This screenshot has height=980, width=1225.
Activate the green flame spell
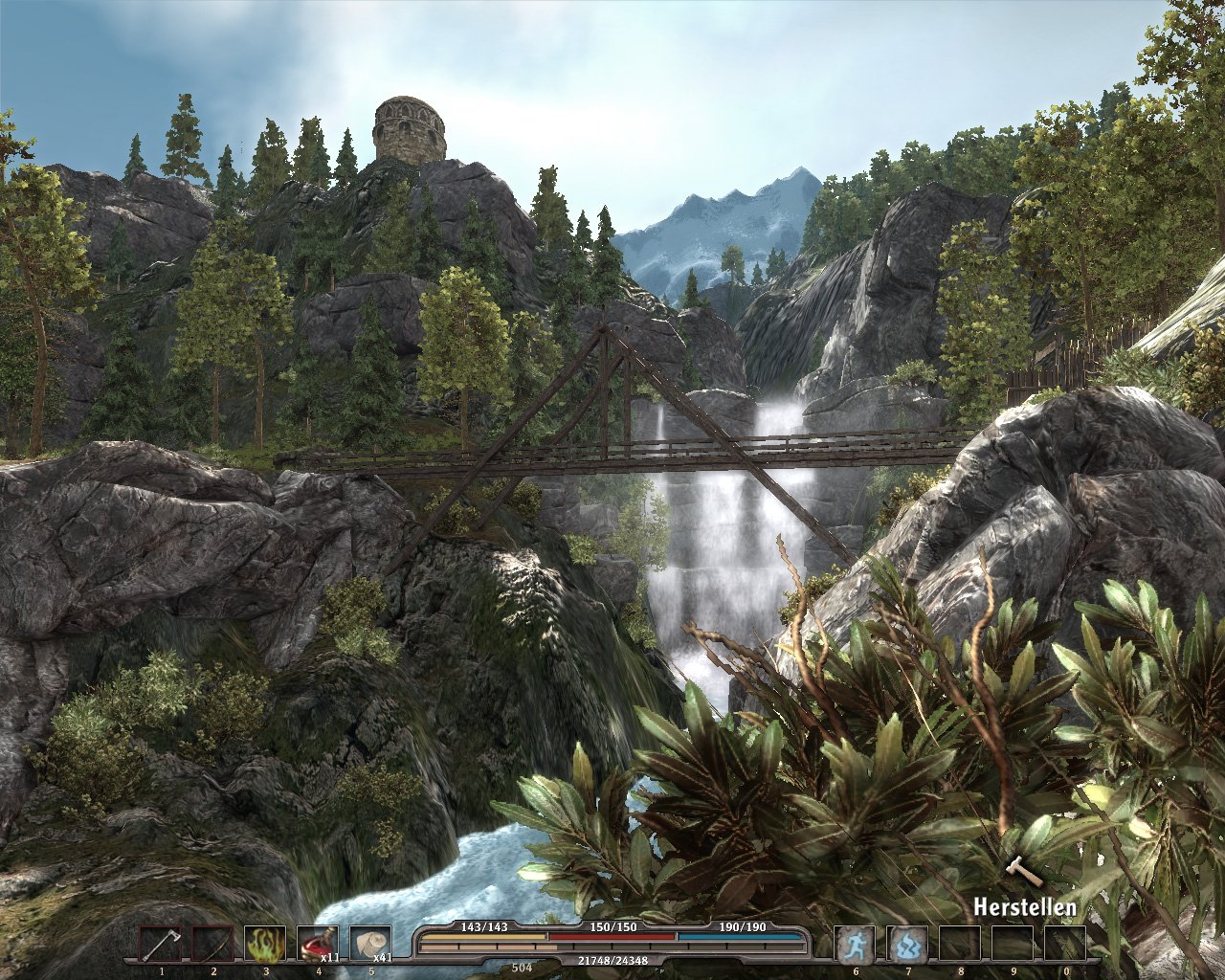point(265,945)
